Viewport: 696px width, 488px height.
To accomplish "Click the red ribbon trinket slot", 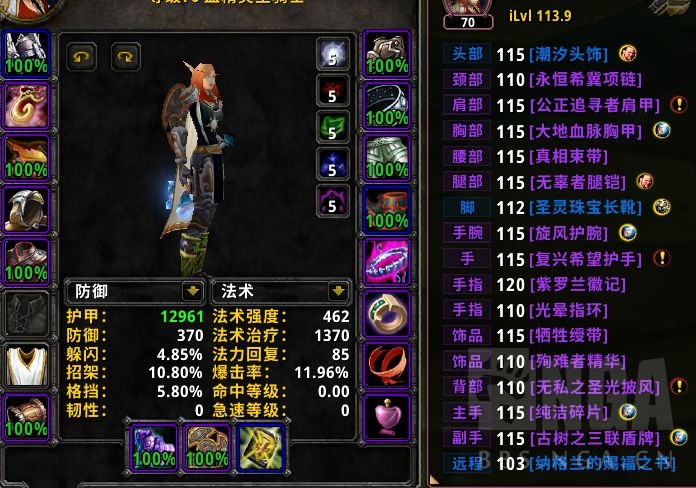I will click(x=387, y=364).
